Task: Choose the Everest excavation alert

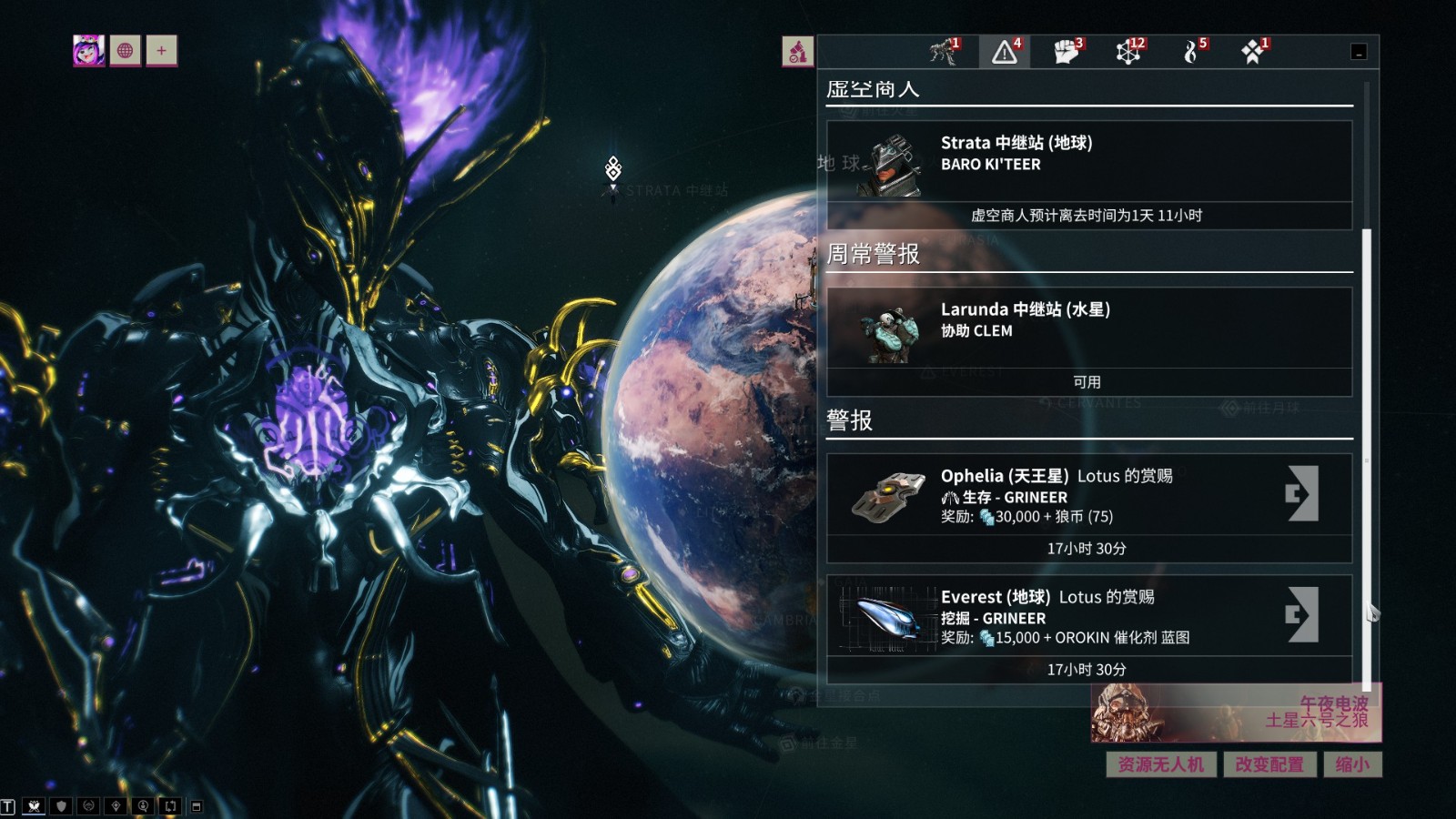Action: coord(1302,614)
